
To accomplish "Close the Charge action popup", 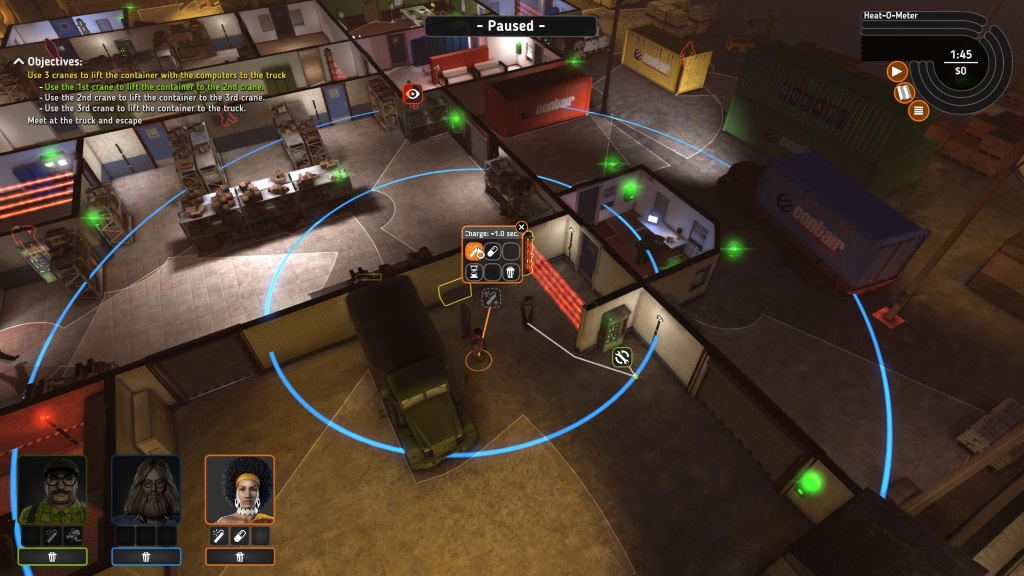I will coord(521,227).
